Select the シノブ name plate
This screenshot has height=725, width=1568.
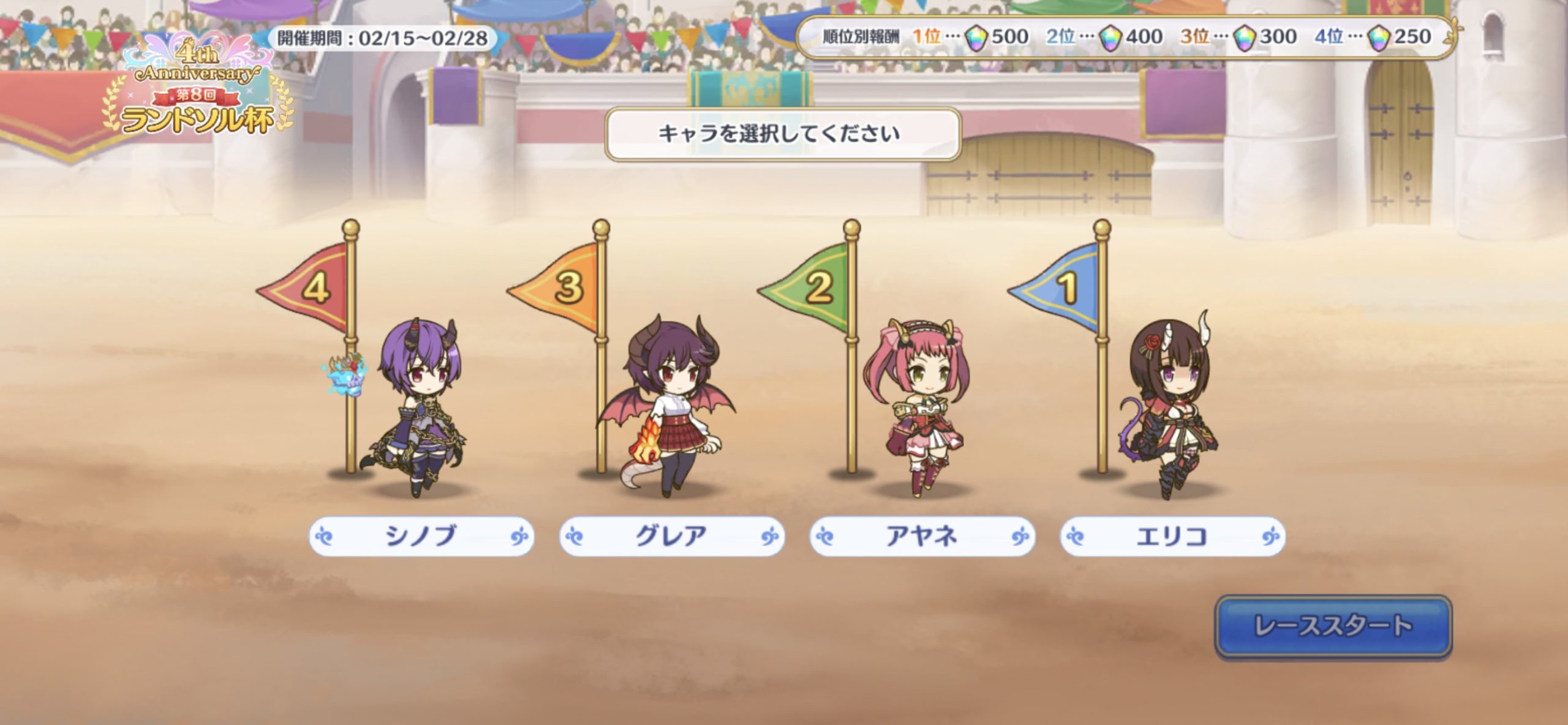click(x=421, y=536)
